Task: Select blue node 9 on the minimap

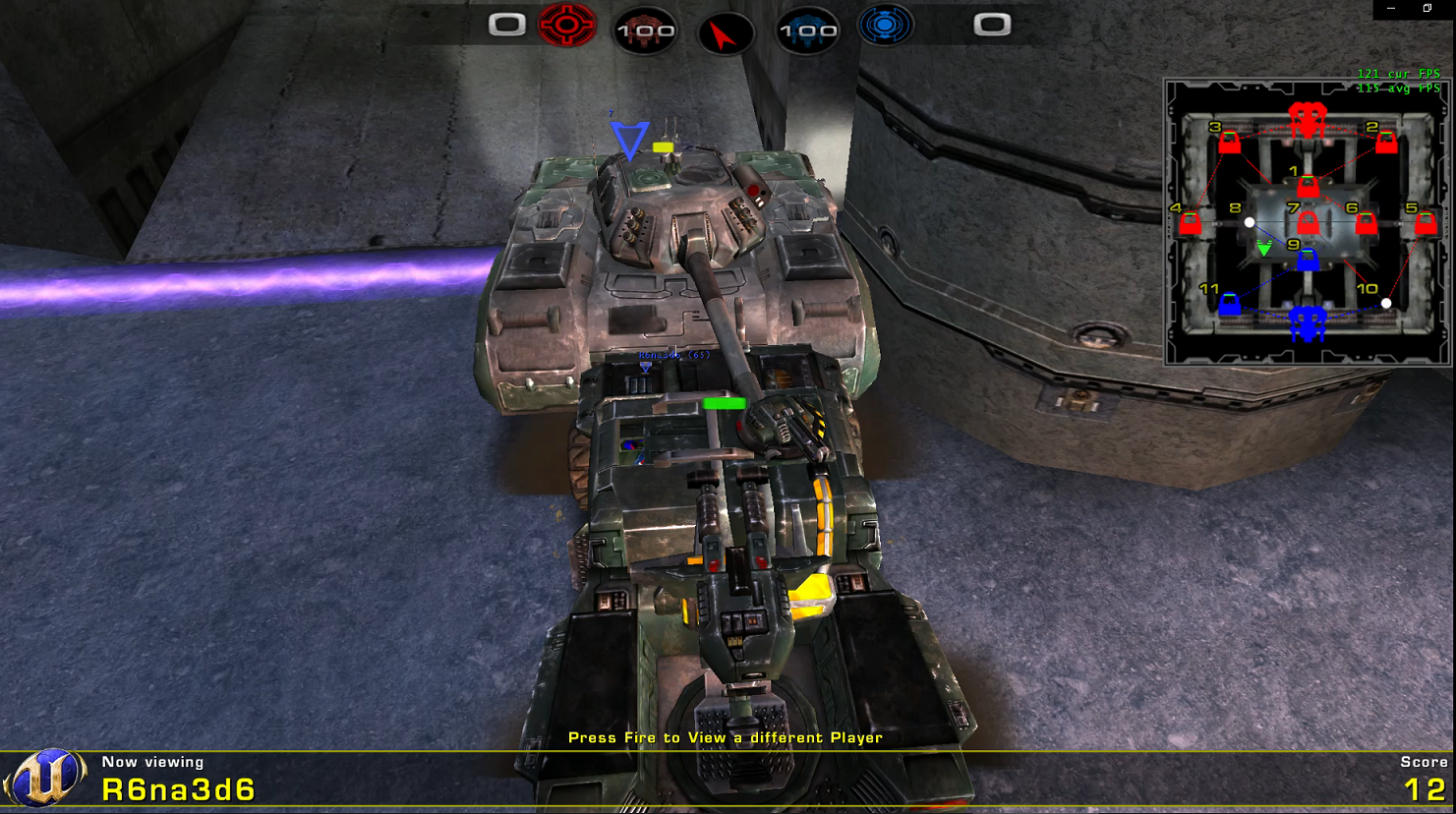Action: coord(1308,261)
